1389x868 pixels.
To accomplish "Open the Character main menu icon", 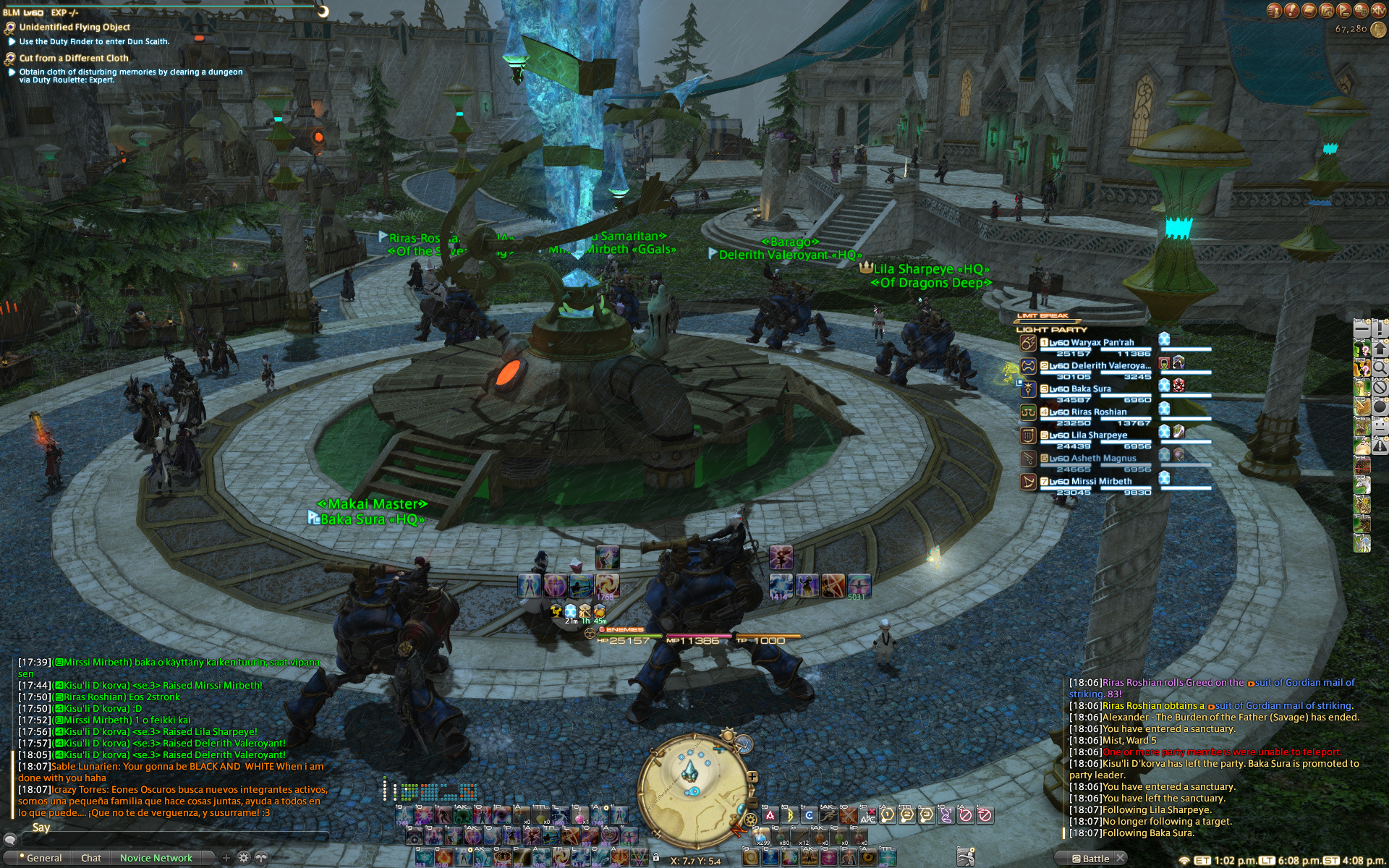I will pyautogui.click(x=1275, y=10).
